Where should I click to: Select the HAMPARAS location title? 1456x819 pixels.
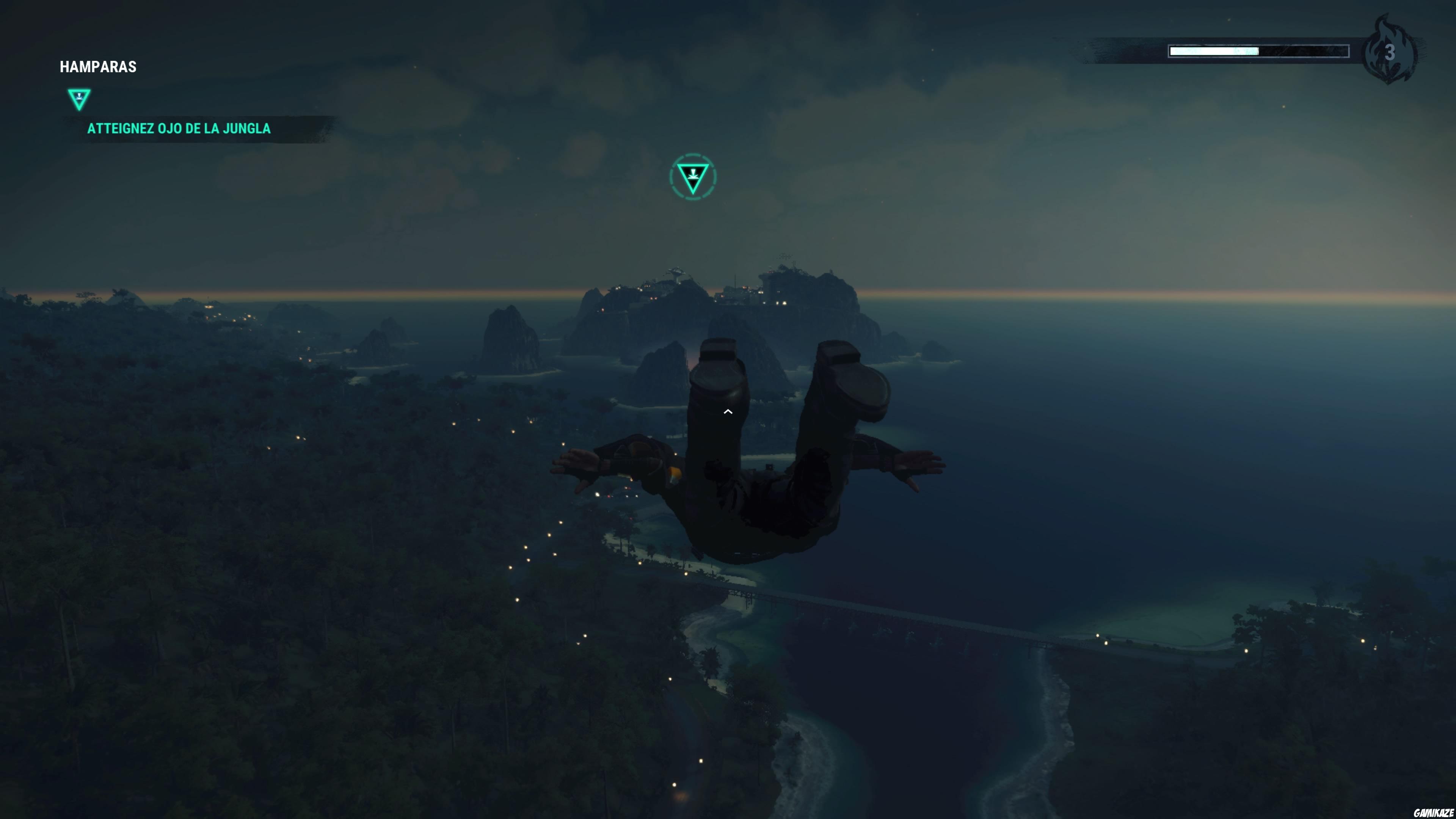(98, 66)
